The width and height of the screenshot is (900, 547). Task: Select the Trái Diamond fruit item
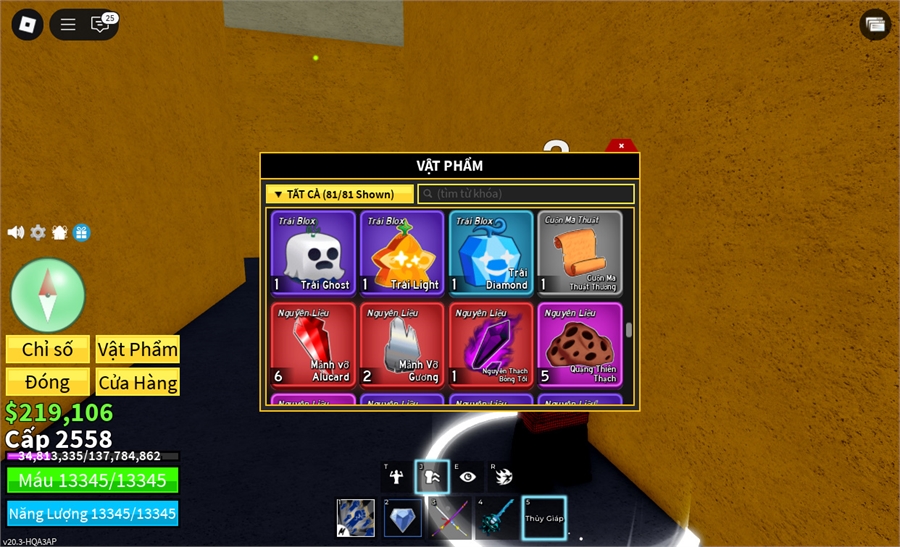pos(491,252)
